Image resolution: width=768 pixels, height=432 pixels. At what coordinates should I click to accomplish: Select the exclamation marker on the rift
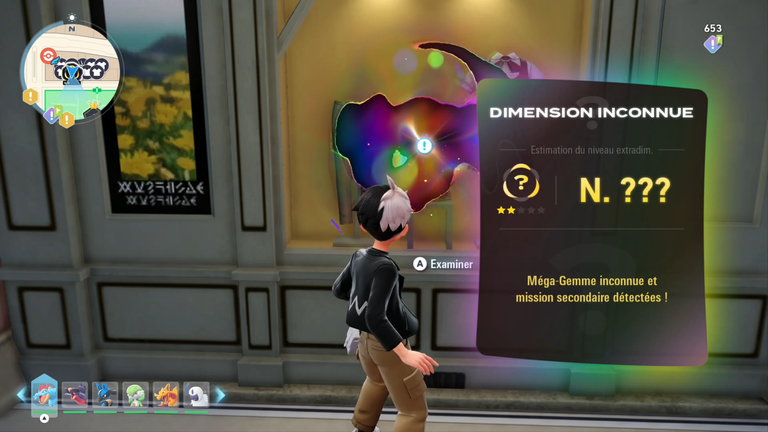pyautogui.click(x=424, y=146)
